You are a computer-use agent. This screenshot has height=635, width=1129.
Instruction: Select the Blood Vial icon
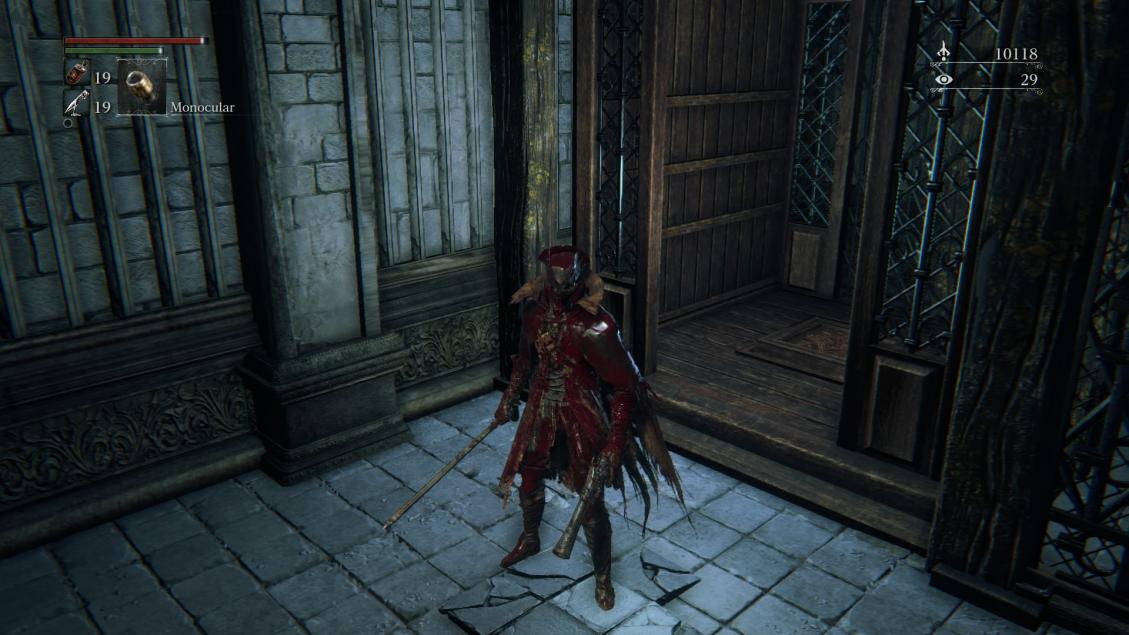coord(76,73)
